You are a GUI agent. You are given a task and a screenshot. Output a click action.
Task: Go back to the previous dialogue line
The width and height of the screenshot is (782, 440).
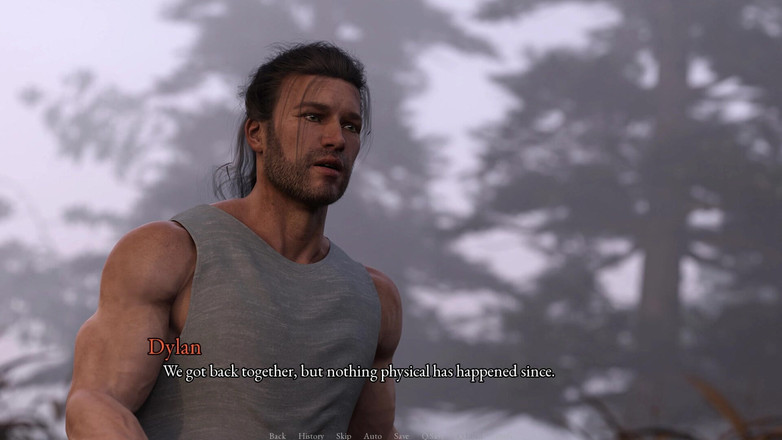(x=277, y=436)
